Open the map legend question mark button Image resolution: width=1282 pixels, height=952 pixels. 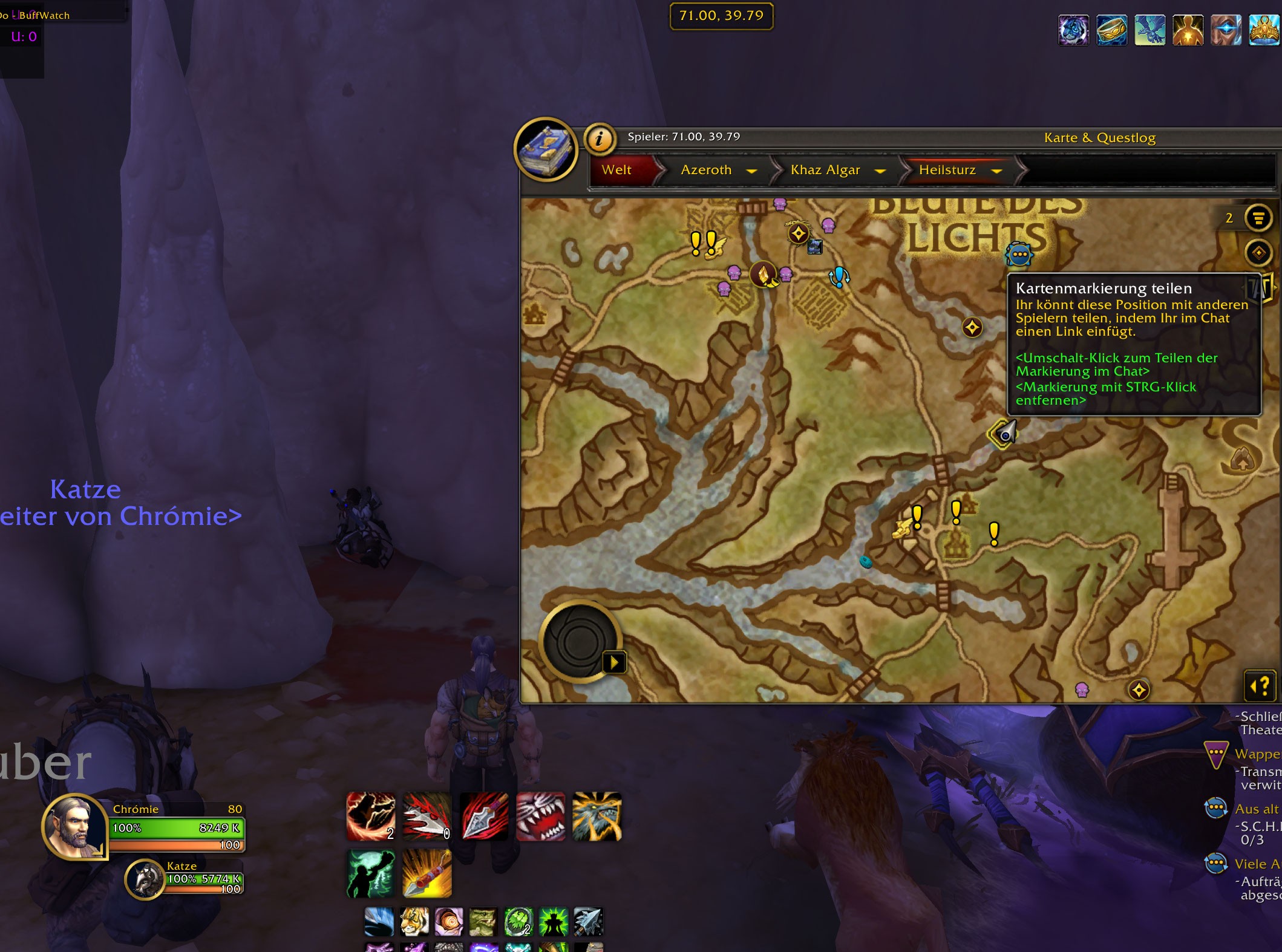tap(1260, 686)
